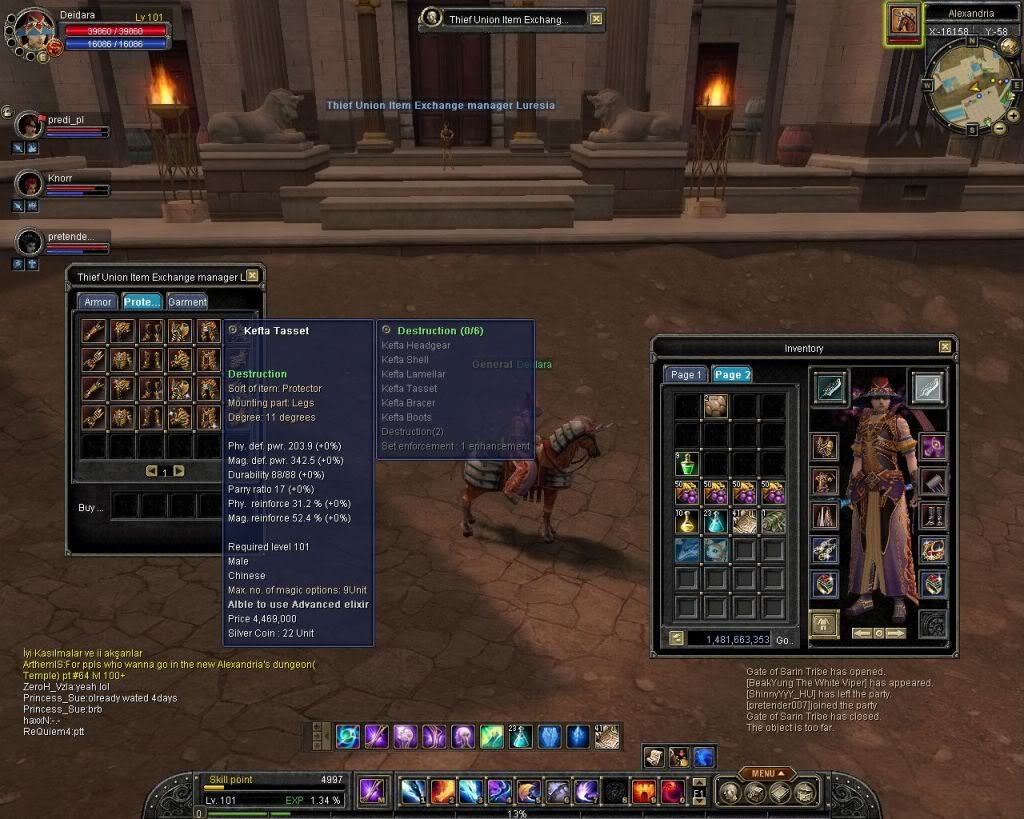Screen dimensions: 1024x819
Task: Switch to the Armor tab
Action: (x=97, y=302)
